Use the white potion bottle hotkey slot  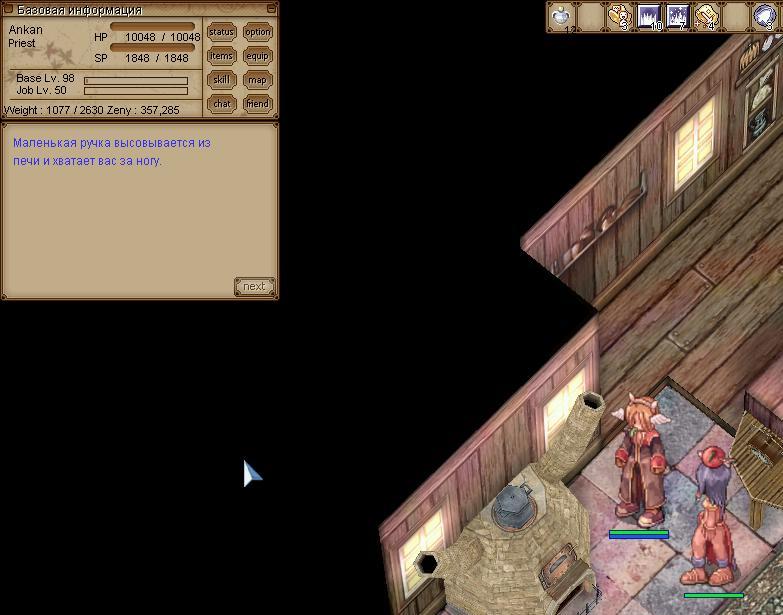click(x=562, y=17)
